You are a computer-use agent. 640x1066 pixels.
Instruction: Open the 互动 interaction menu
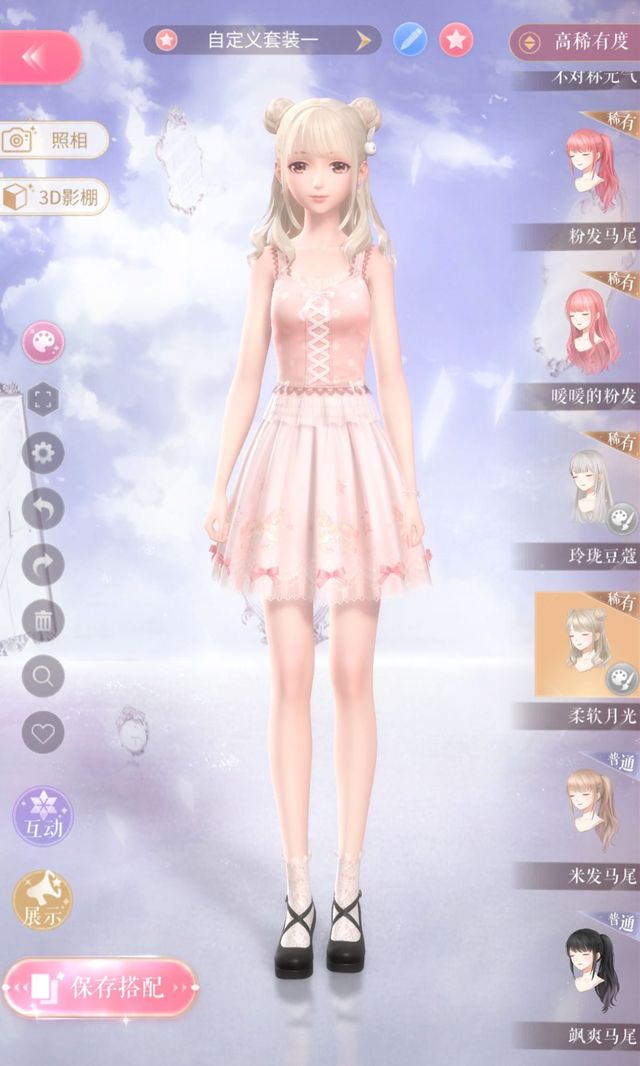(x=43, y=816)
